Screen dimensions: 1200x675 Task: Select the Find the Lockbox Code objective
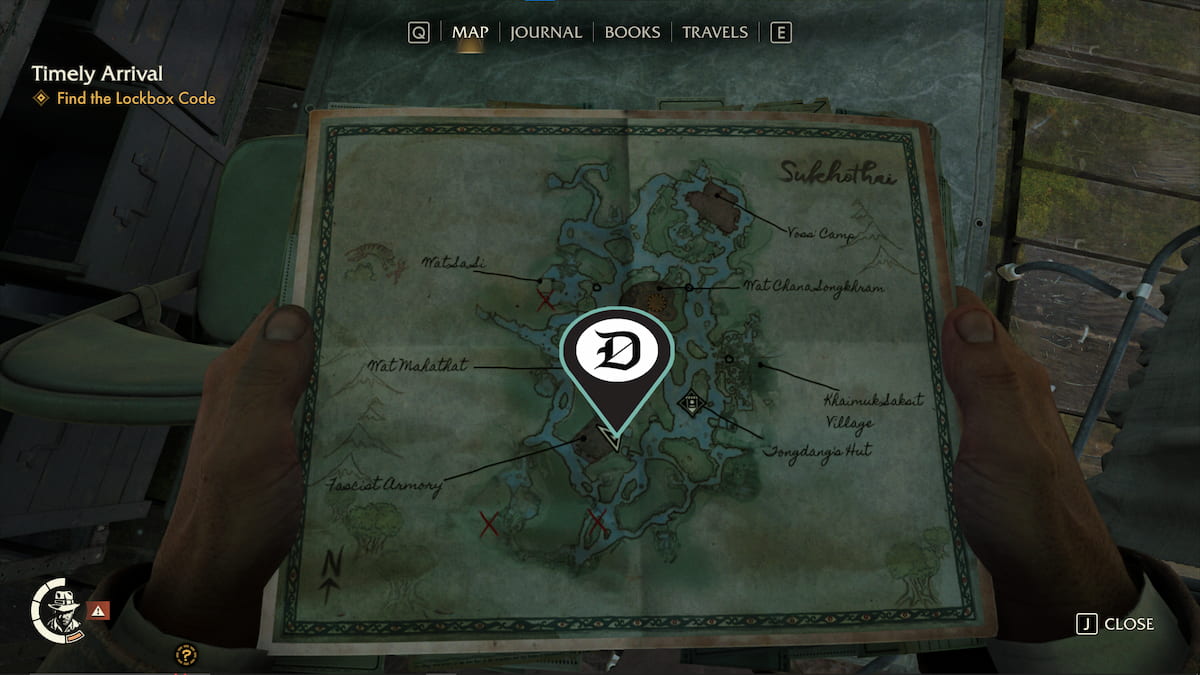[x=135, y=98]
